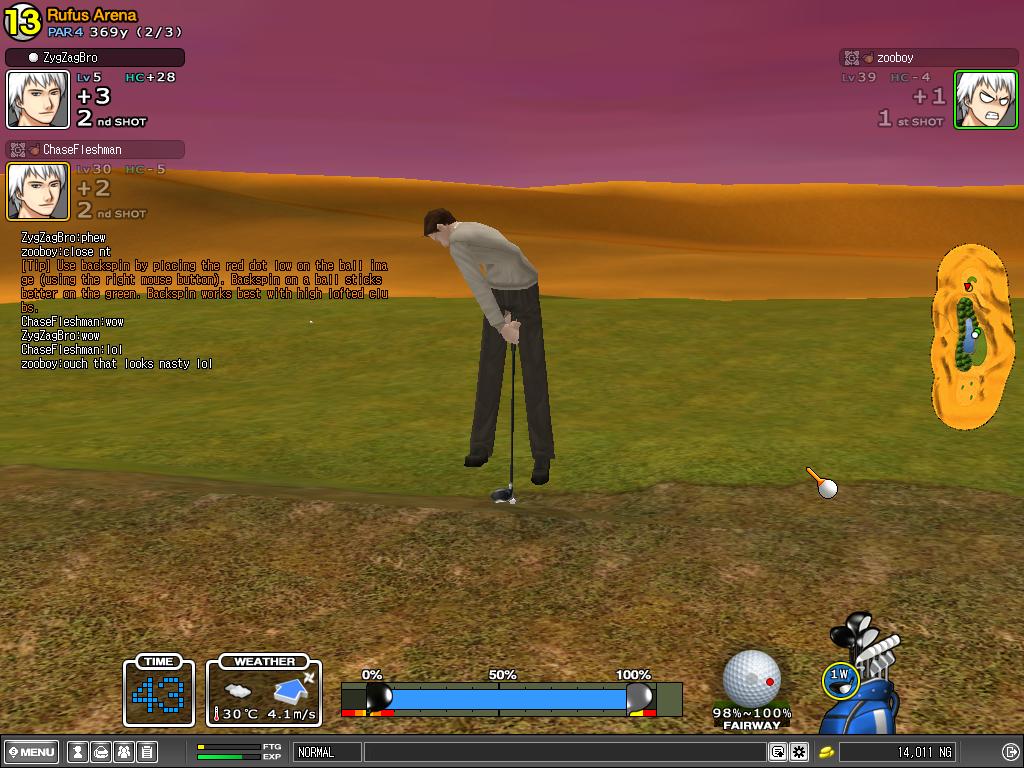Open the gear settings icon
Screen dimensions: 1024x768
(x=799, y=752)
